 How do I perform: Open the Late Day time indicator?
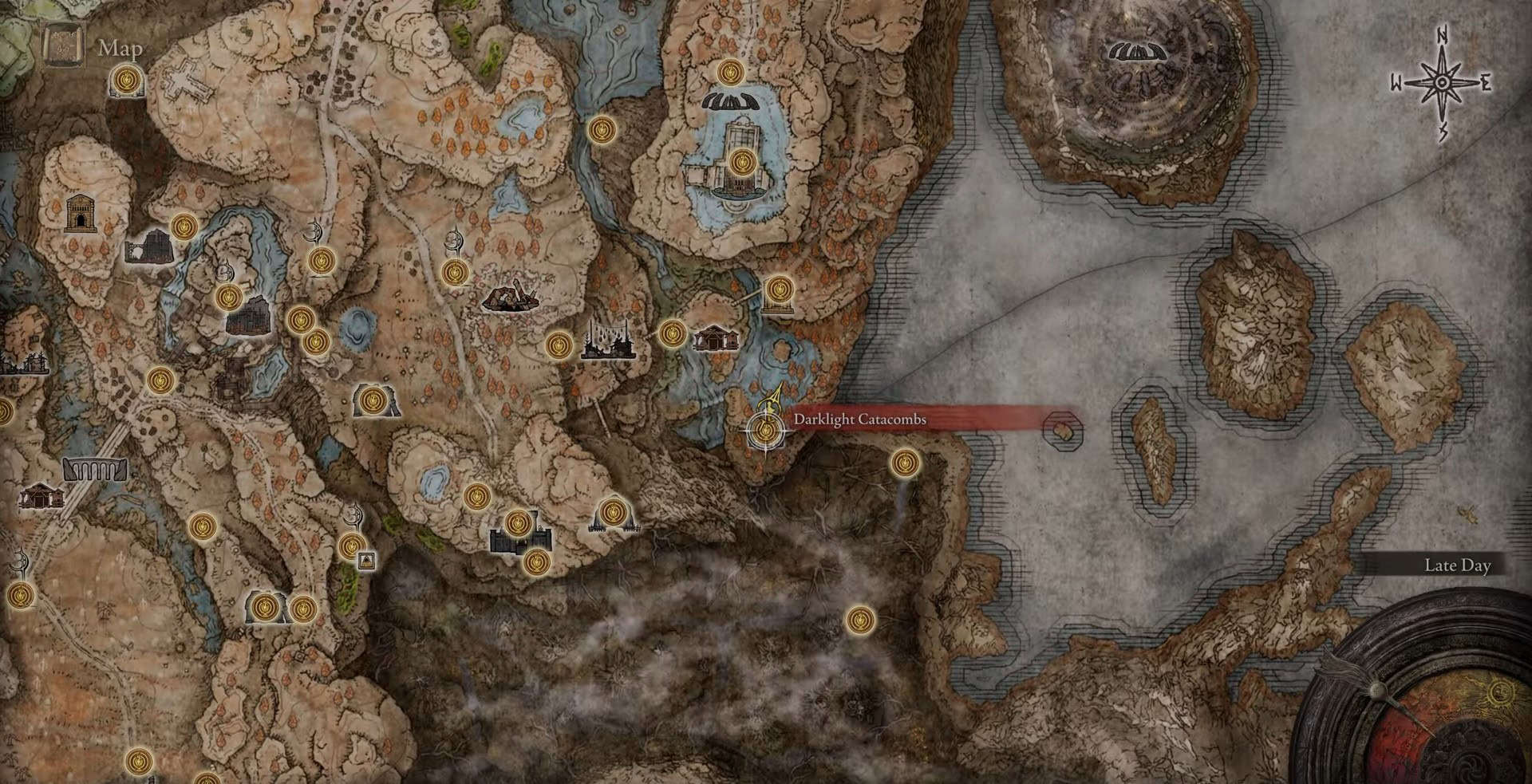pos(1459,565)
